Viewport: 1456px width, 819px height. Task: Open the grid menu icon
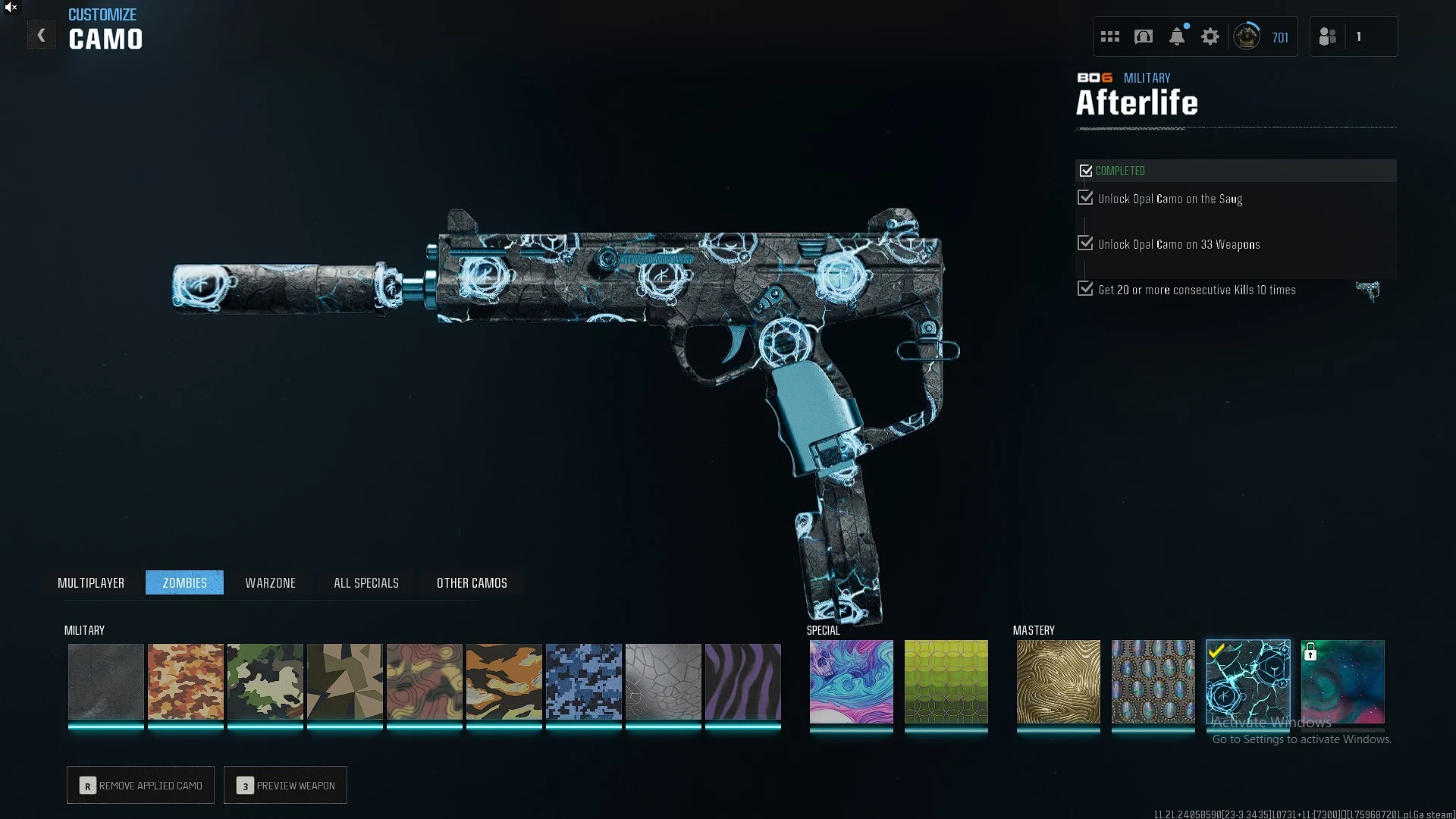click(1110, 36)
